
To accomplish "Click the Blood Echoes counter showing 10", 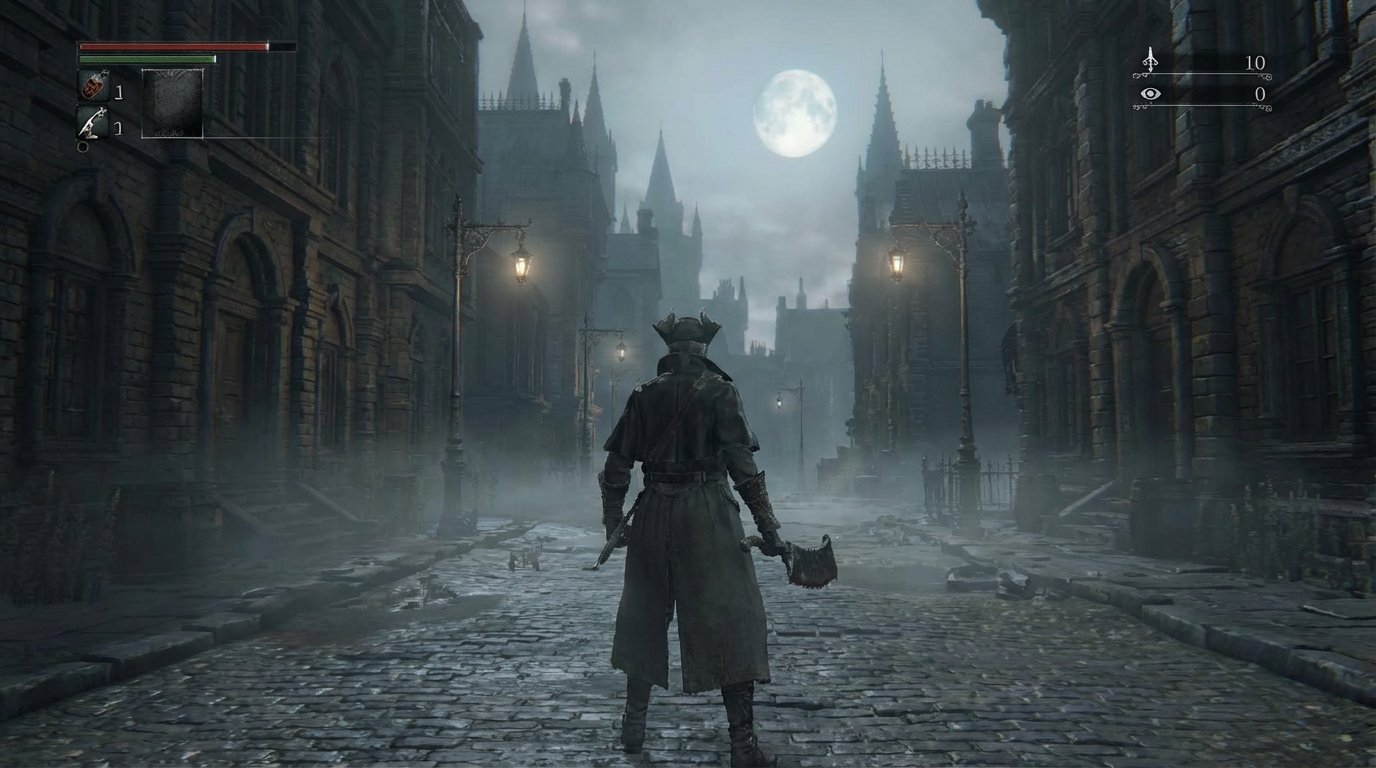I will point(1255,61).
